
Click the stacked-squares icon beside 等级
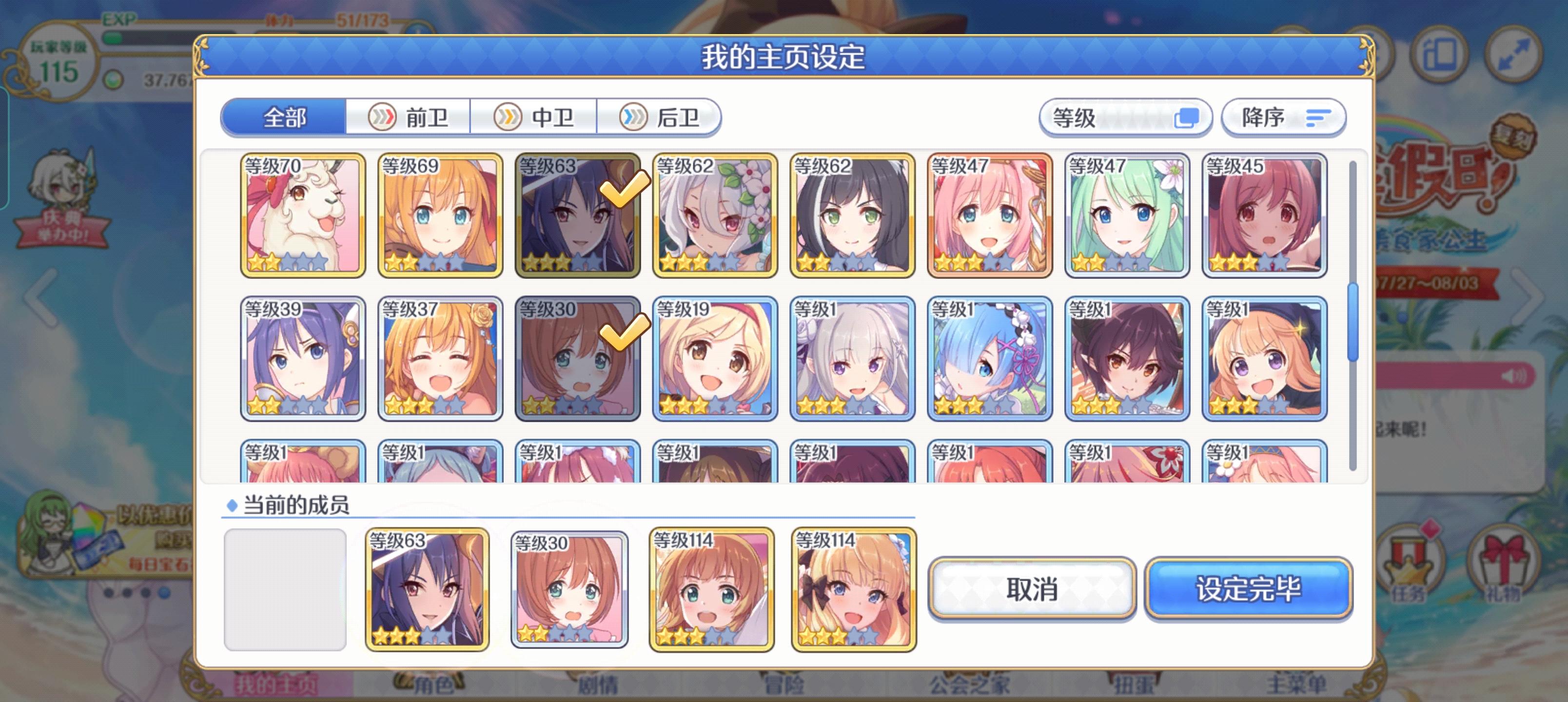[1188, 117]
